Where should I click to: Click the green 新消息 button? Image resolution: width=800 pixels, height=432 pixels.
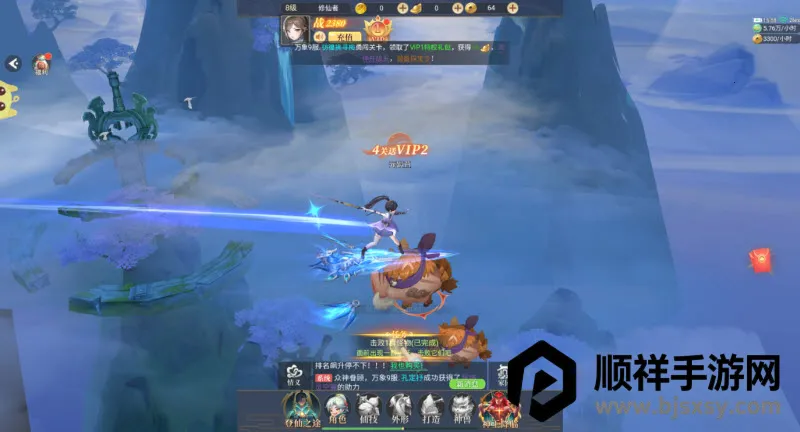point(465,383)
